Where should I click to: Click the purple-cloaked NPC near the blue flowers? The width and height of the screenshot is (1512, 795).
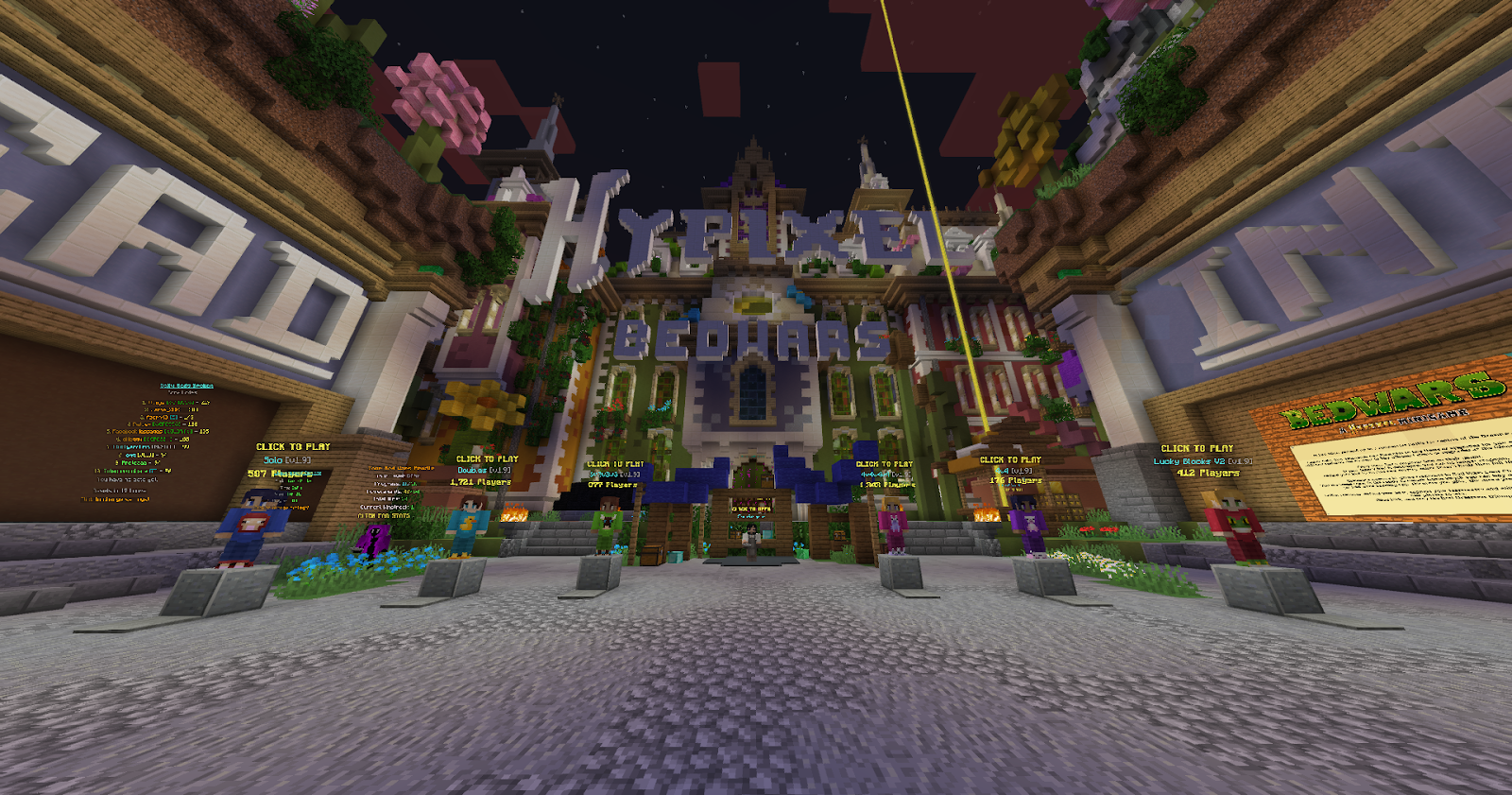coord(374,540)
